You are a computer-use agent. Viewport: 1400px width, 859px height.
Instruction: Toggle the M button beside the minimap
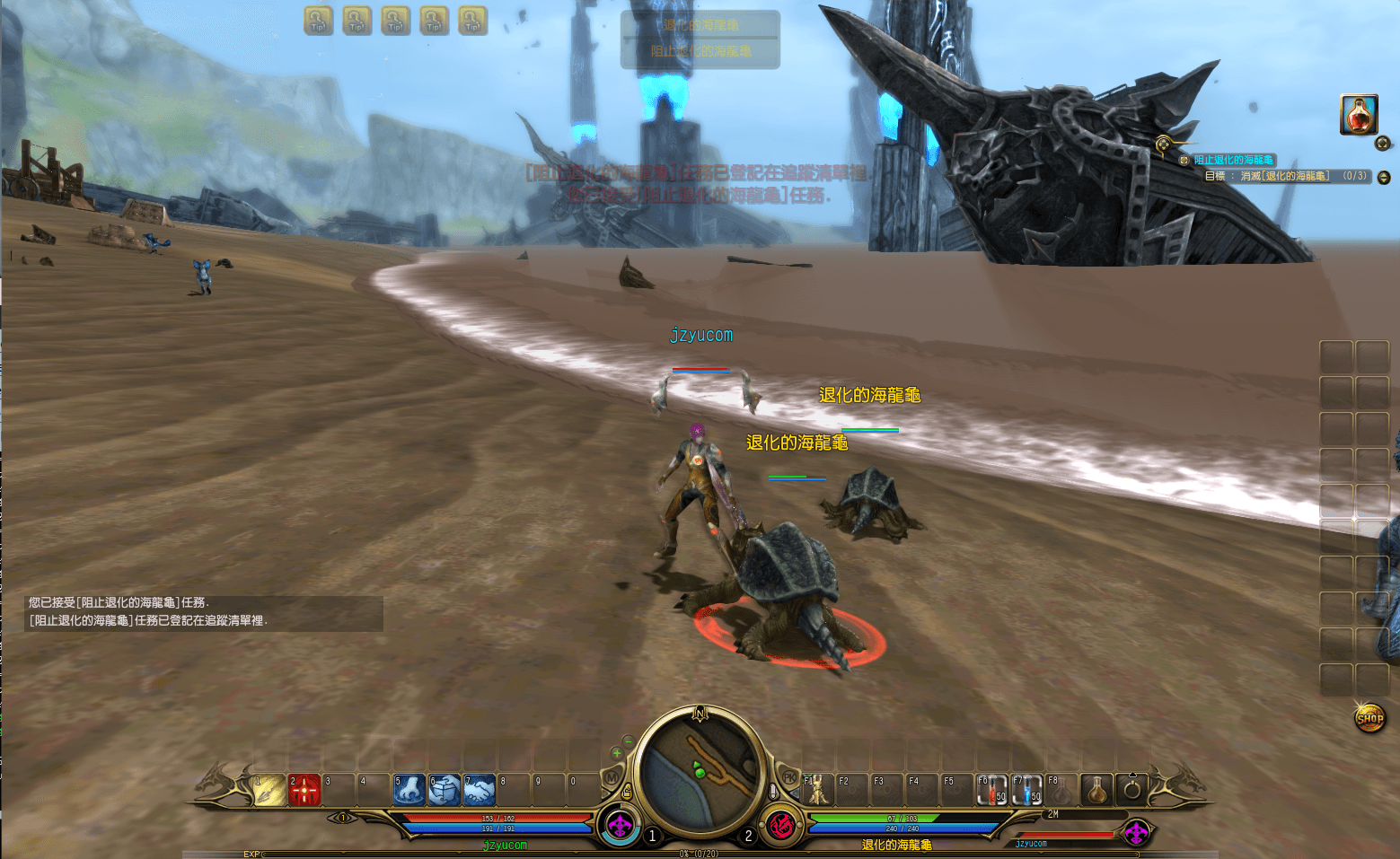pyautogui.click(x=612, y=777)
